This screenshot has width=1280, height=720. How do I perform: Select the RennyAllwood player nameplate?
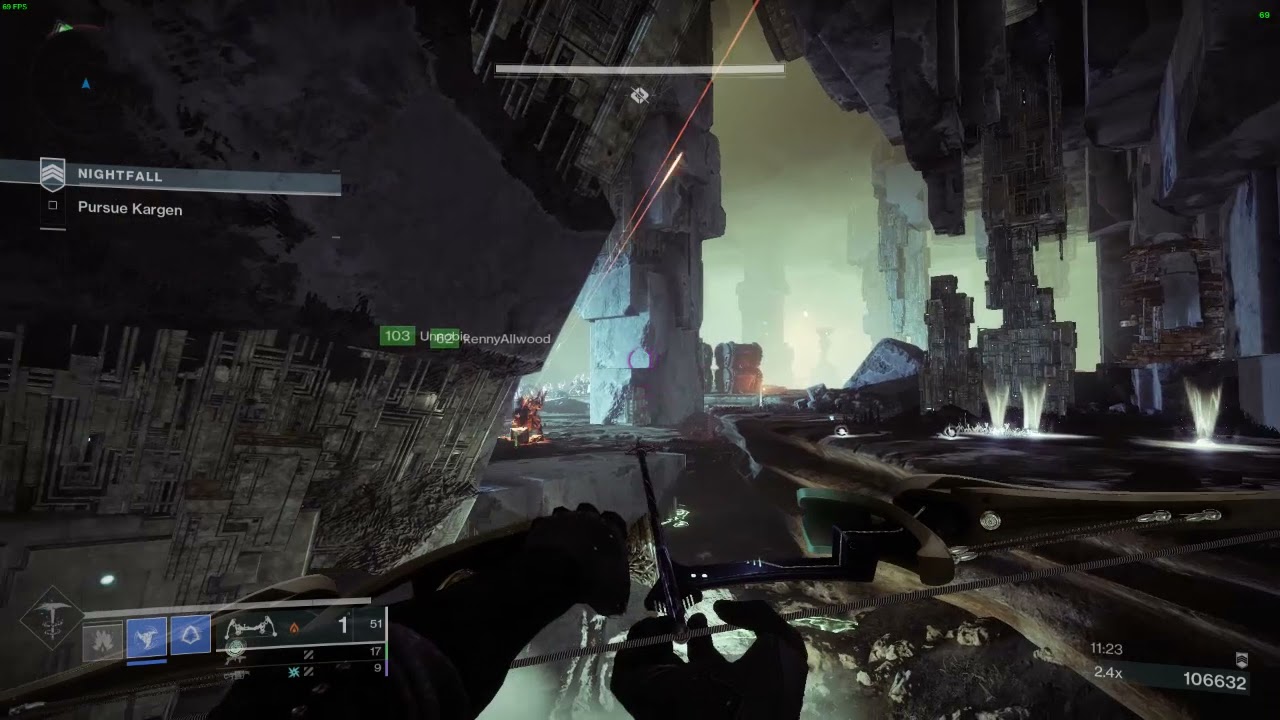coord(505,339)
